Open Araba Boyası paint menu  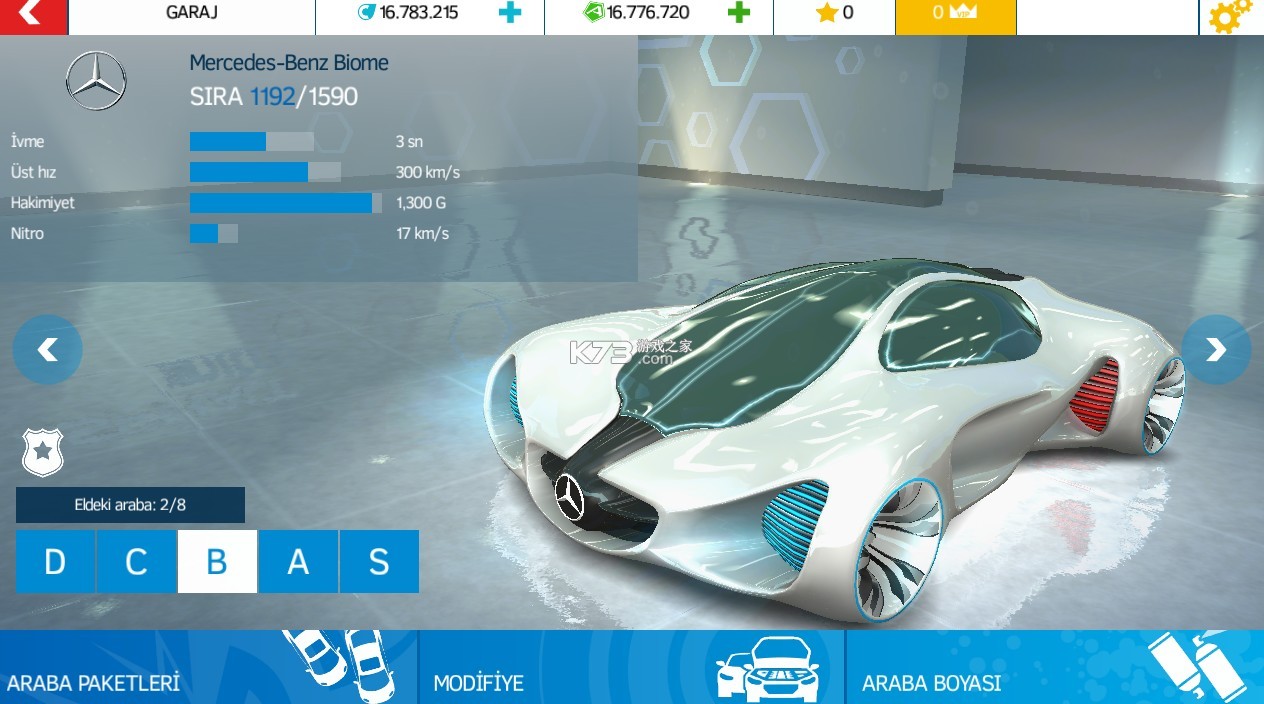pos(1054,667)
